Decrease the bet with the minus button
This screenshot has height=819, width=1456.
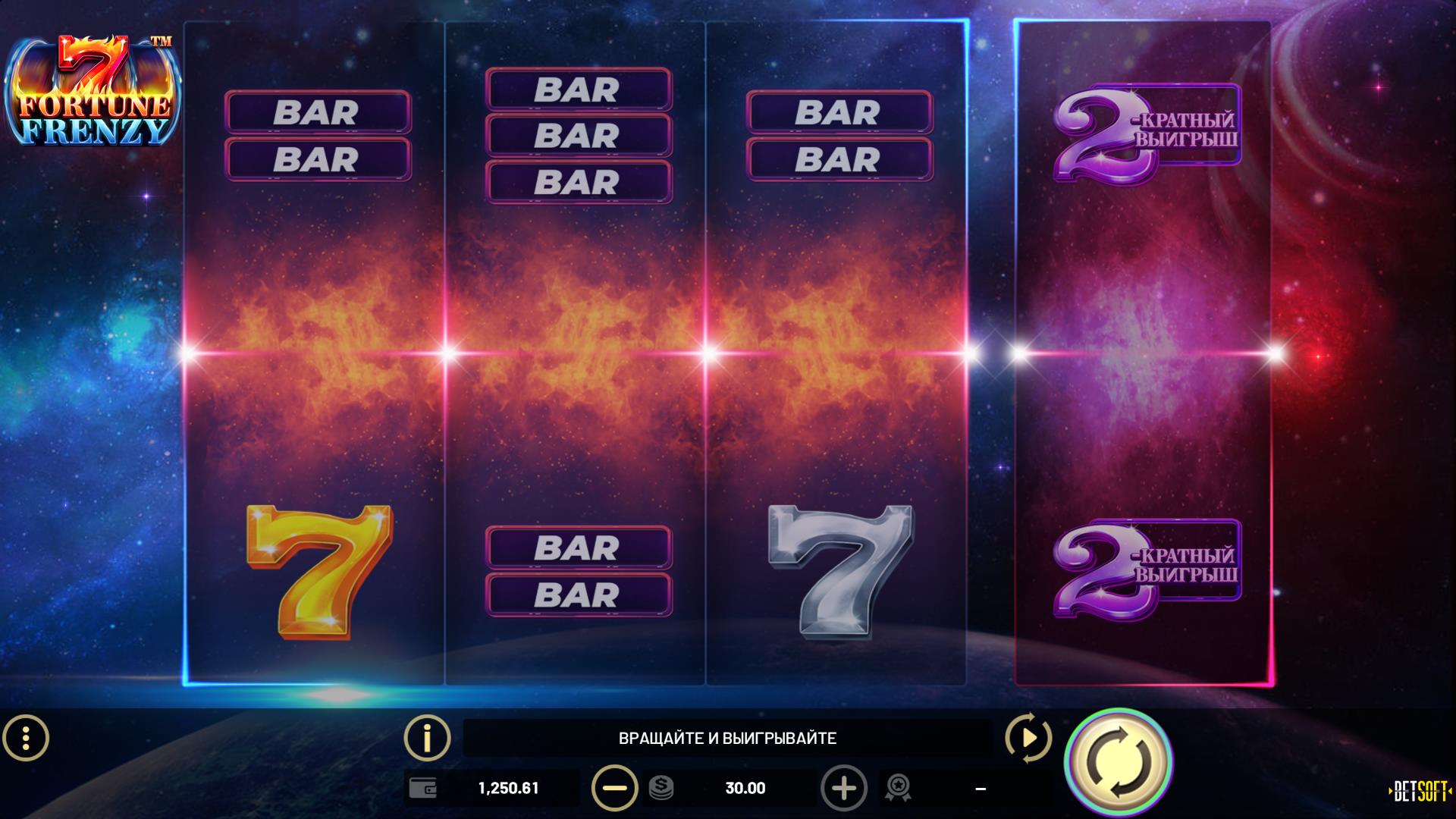(x=614, y=789)
